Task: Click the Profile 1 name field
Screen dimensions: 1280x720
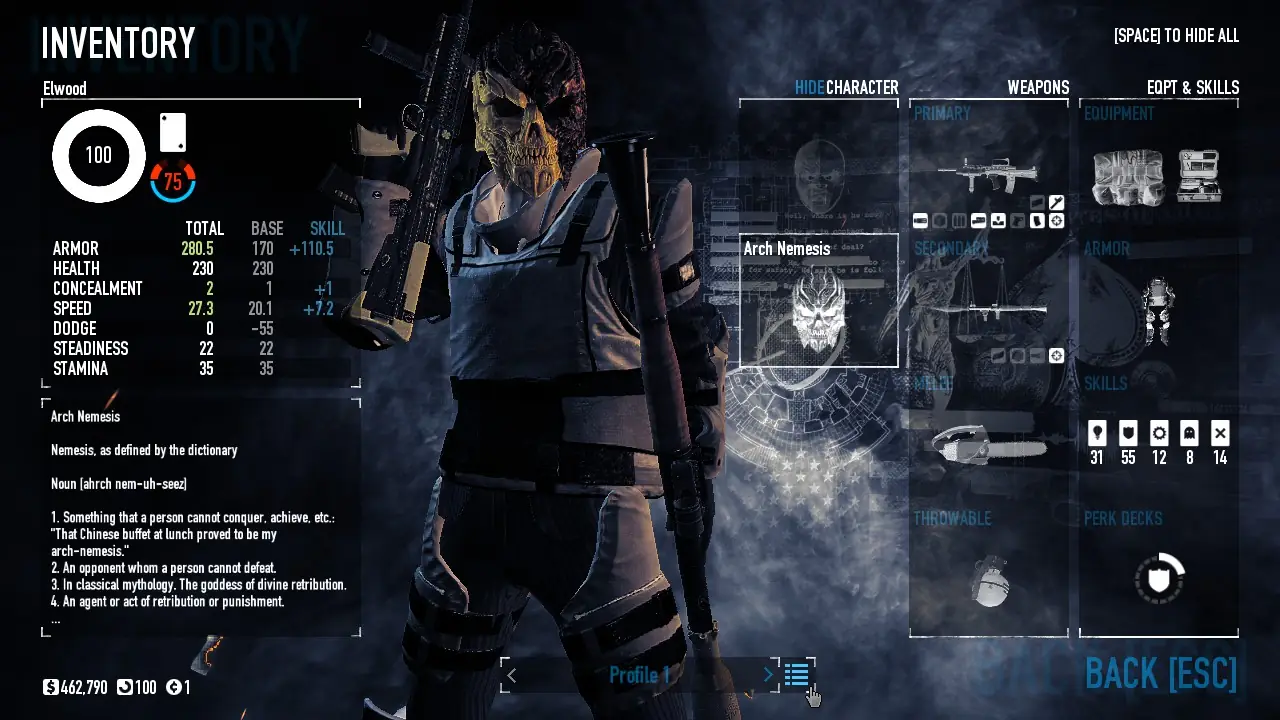Action: click(x=640, y=675)
